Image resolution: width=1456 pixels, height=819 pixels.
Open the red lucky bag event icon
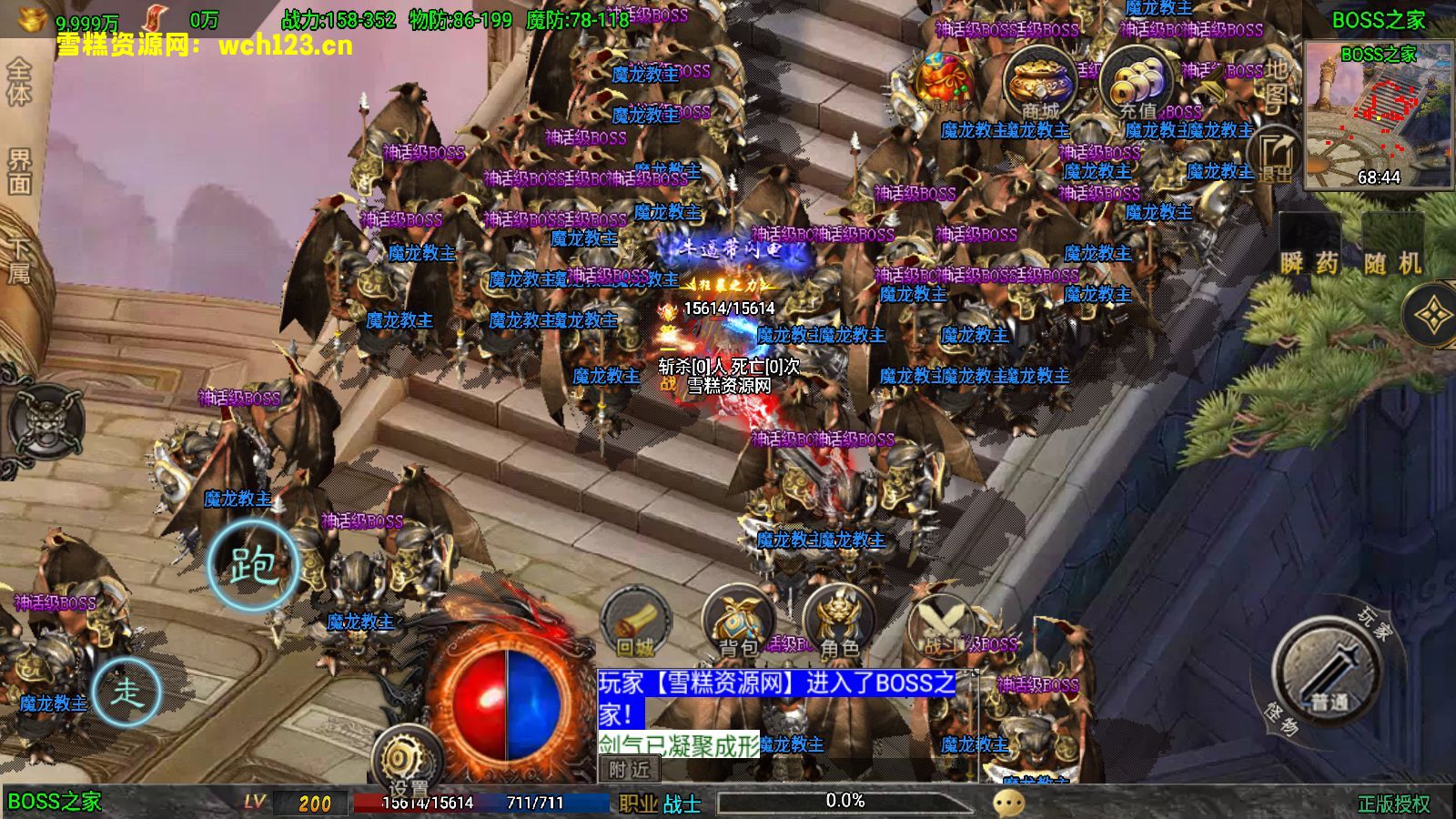click(945, 83)
